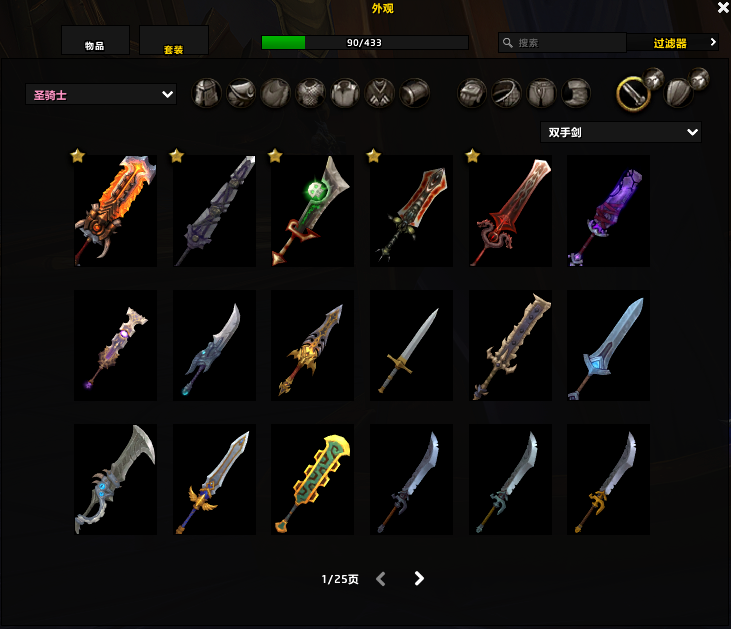Expand the 圣骑士 class dropdown
The image size is (731, 629).
tap(101, 95)
